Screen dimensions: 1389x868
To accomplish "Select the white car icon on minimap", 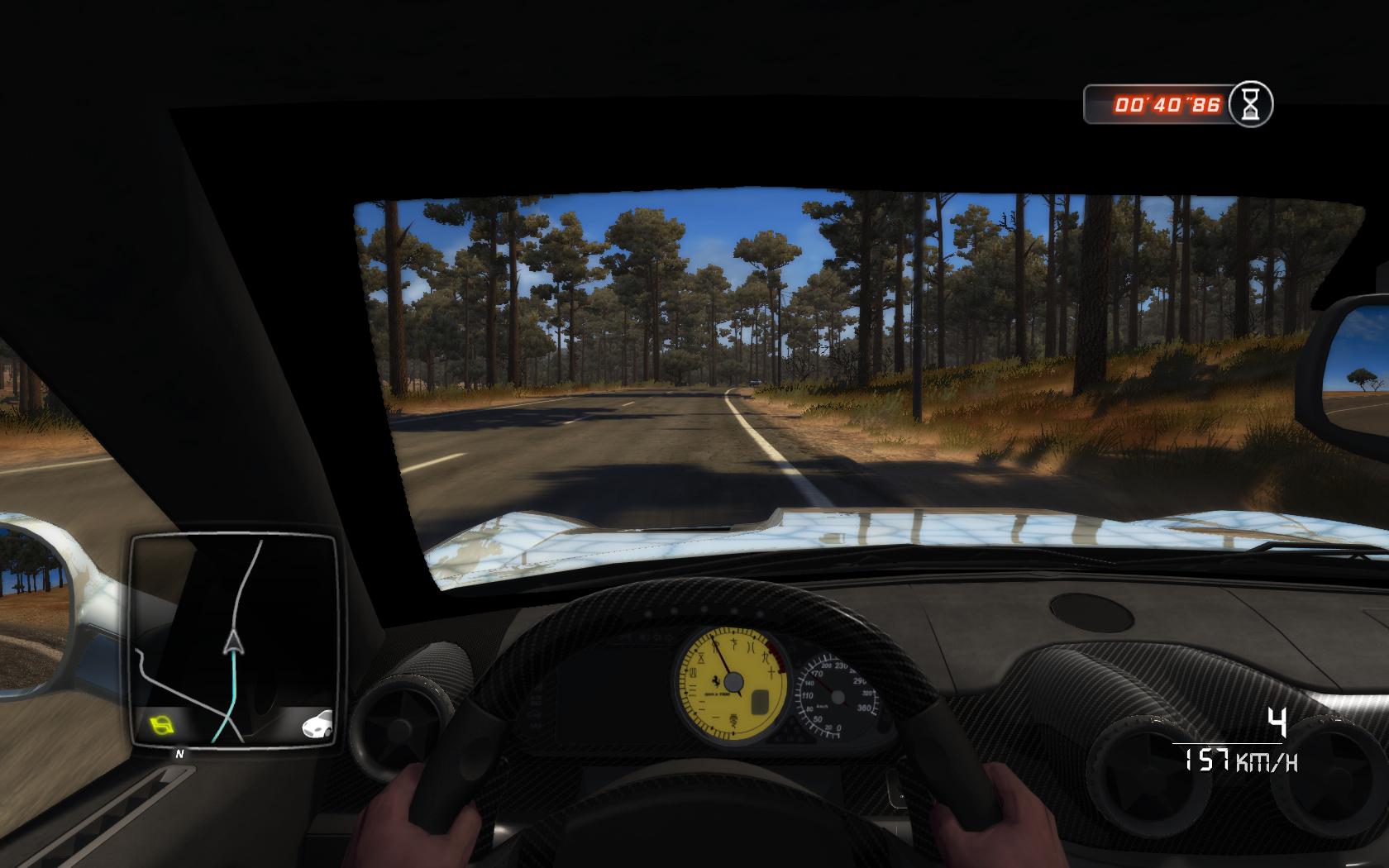I will click(x=318, y=724).
